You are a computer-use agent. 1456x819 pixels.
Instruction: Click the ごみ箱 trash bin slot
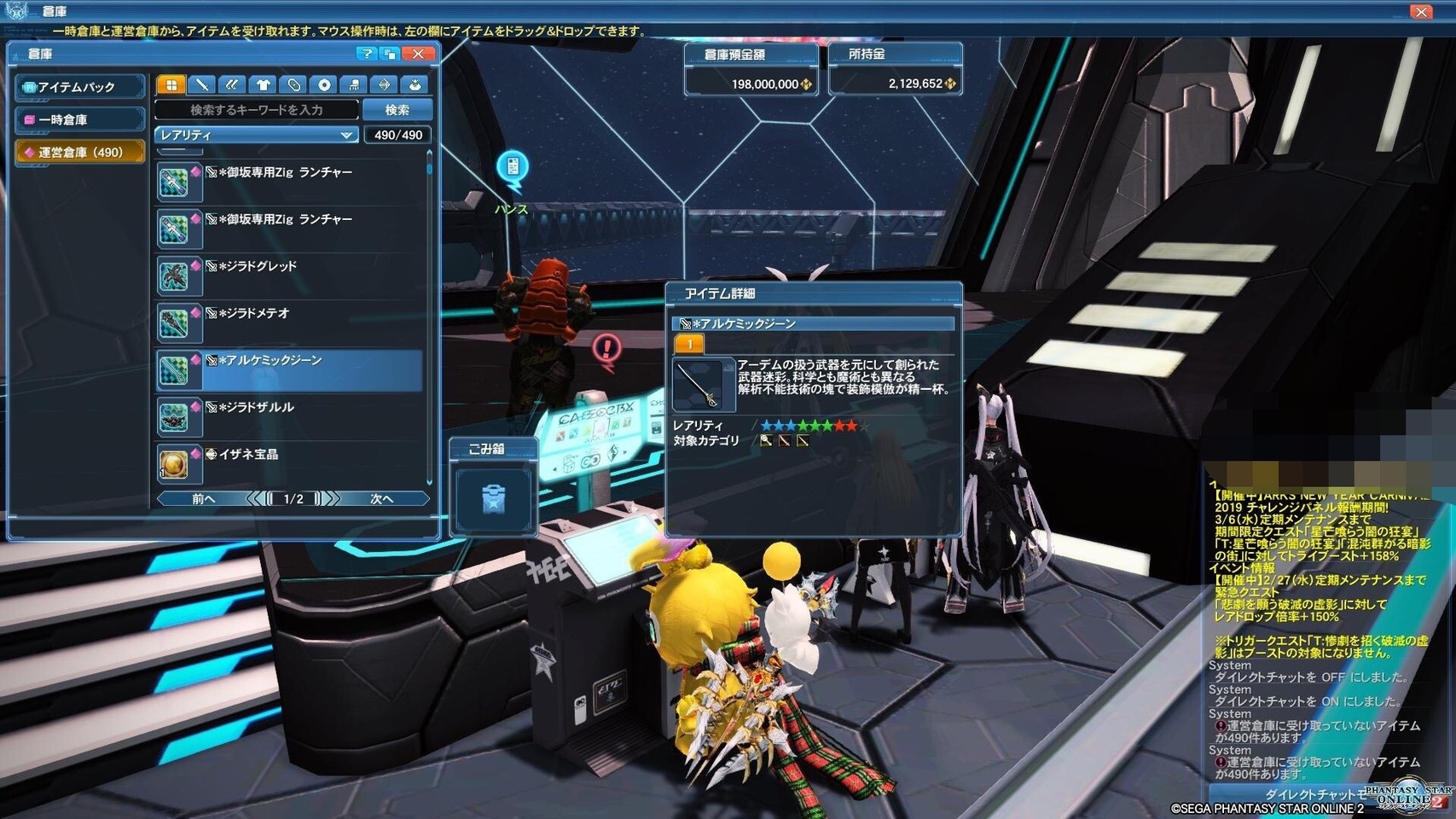tap(493, 499)
